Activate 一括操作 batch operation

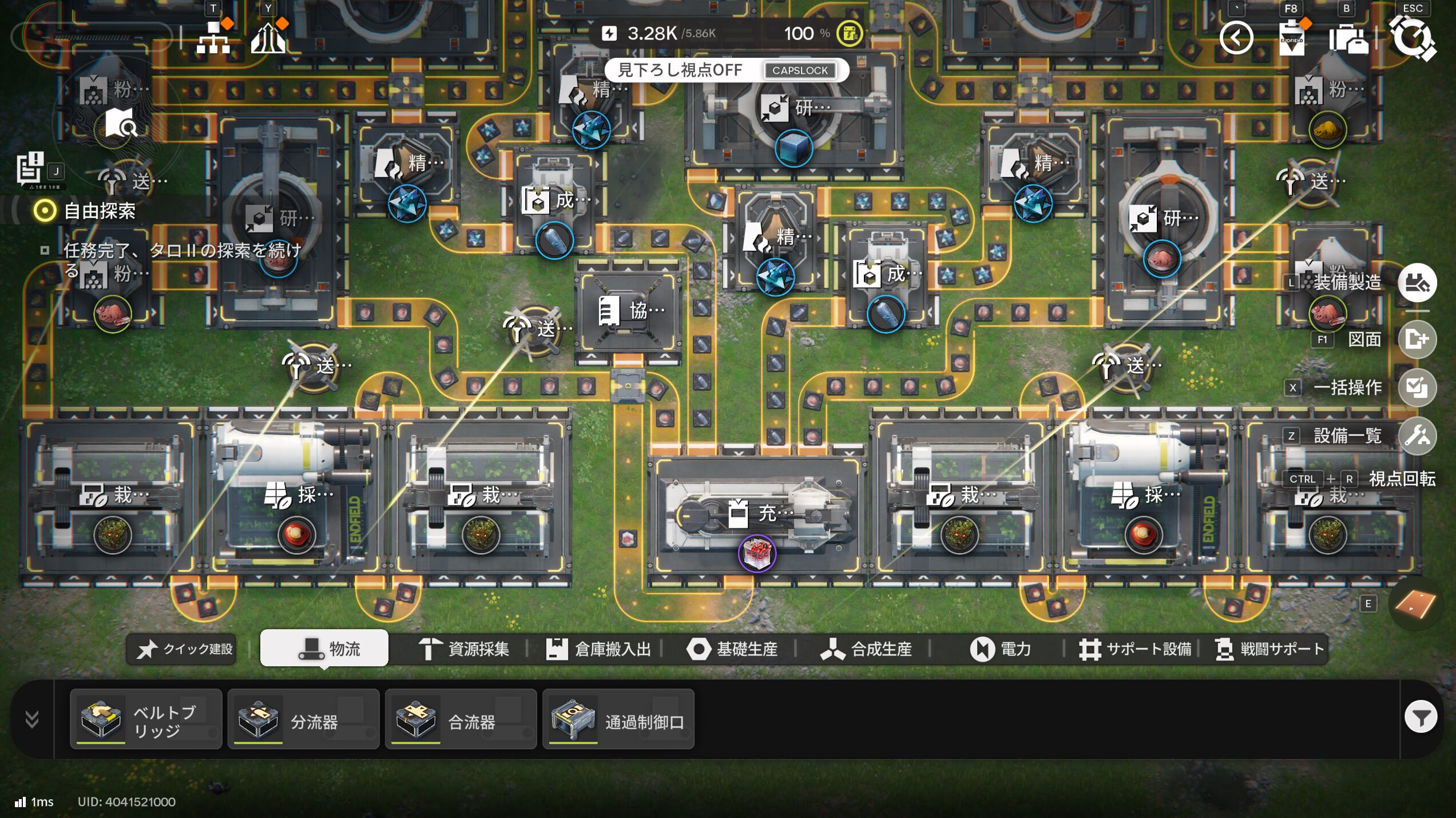point(1417,388)
